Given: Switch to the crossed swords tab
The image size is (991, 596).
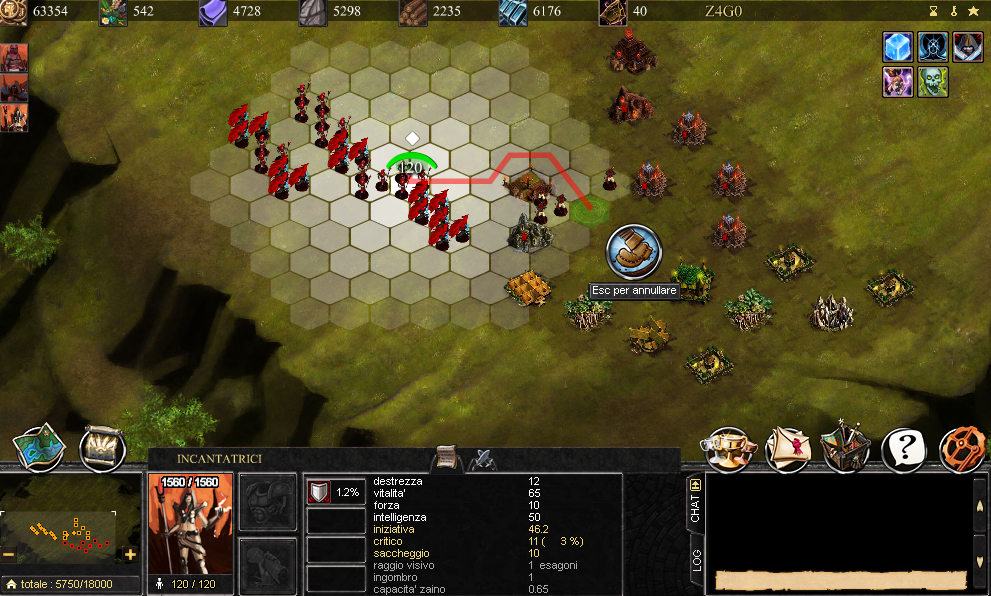Looking at the screenshot, I should click(481, 460).
